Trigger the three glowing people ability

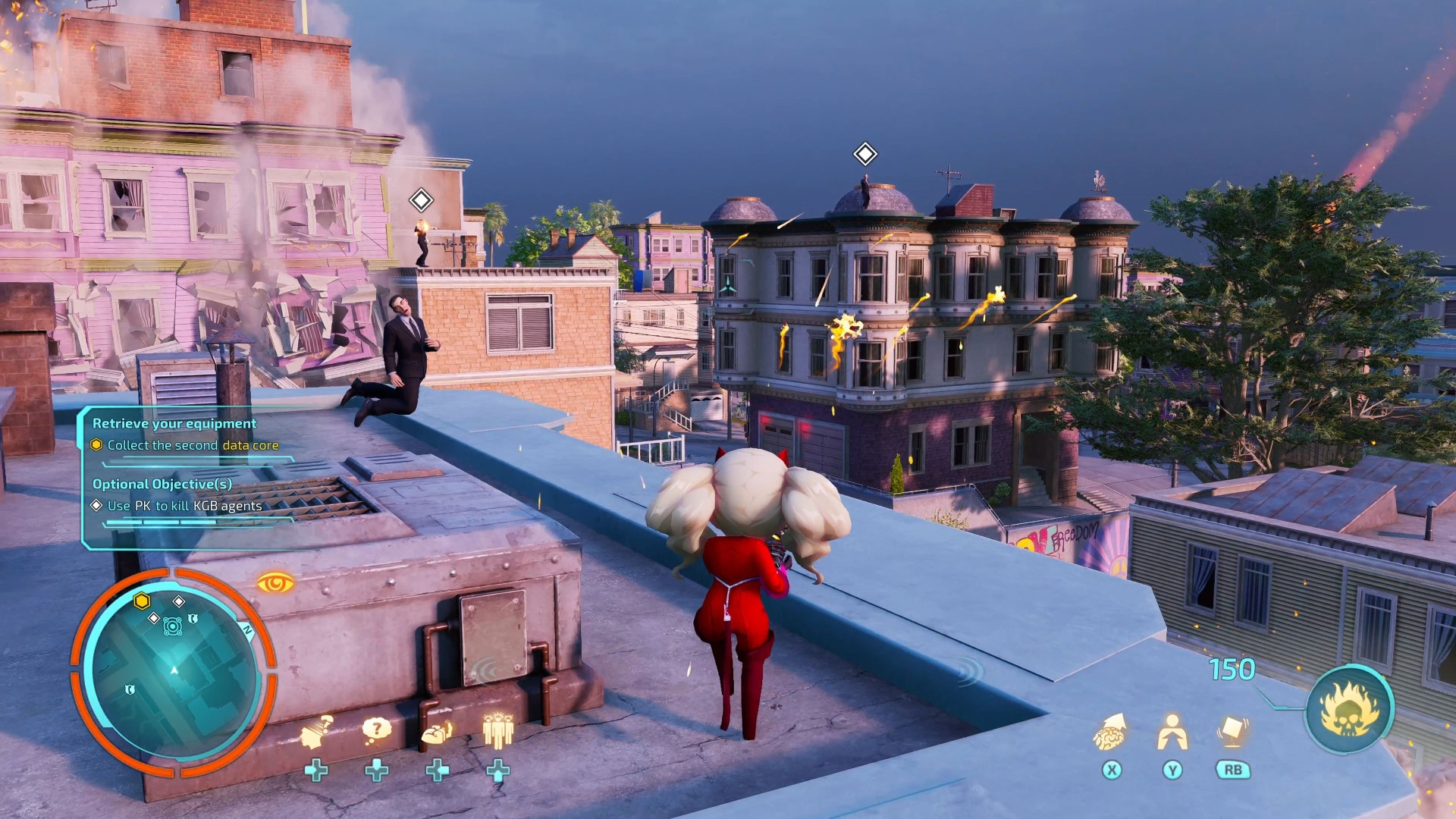[498, 731]
